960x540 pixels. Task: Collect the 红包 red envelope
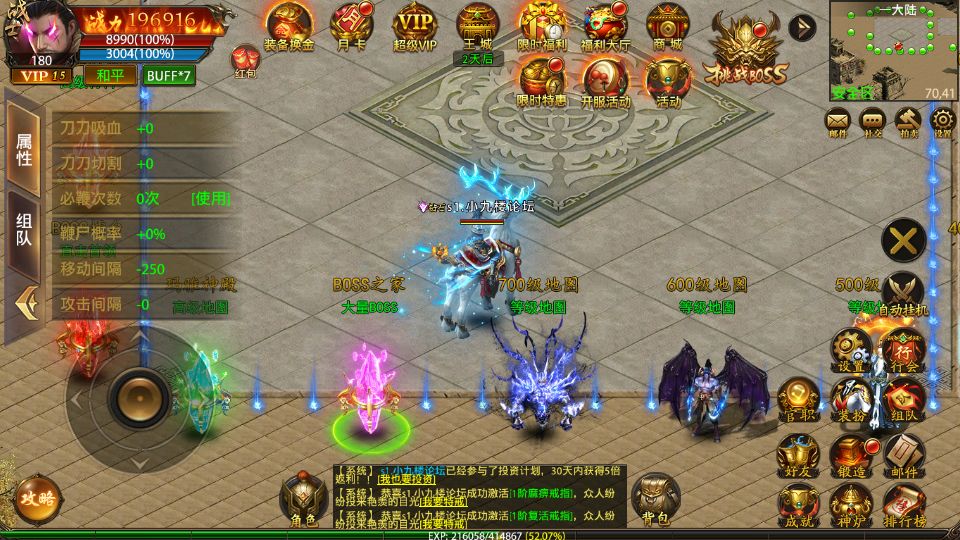[245, 60]
